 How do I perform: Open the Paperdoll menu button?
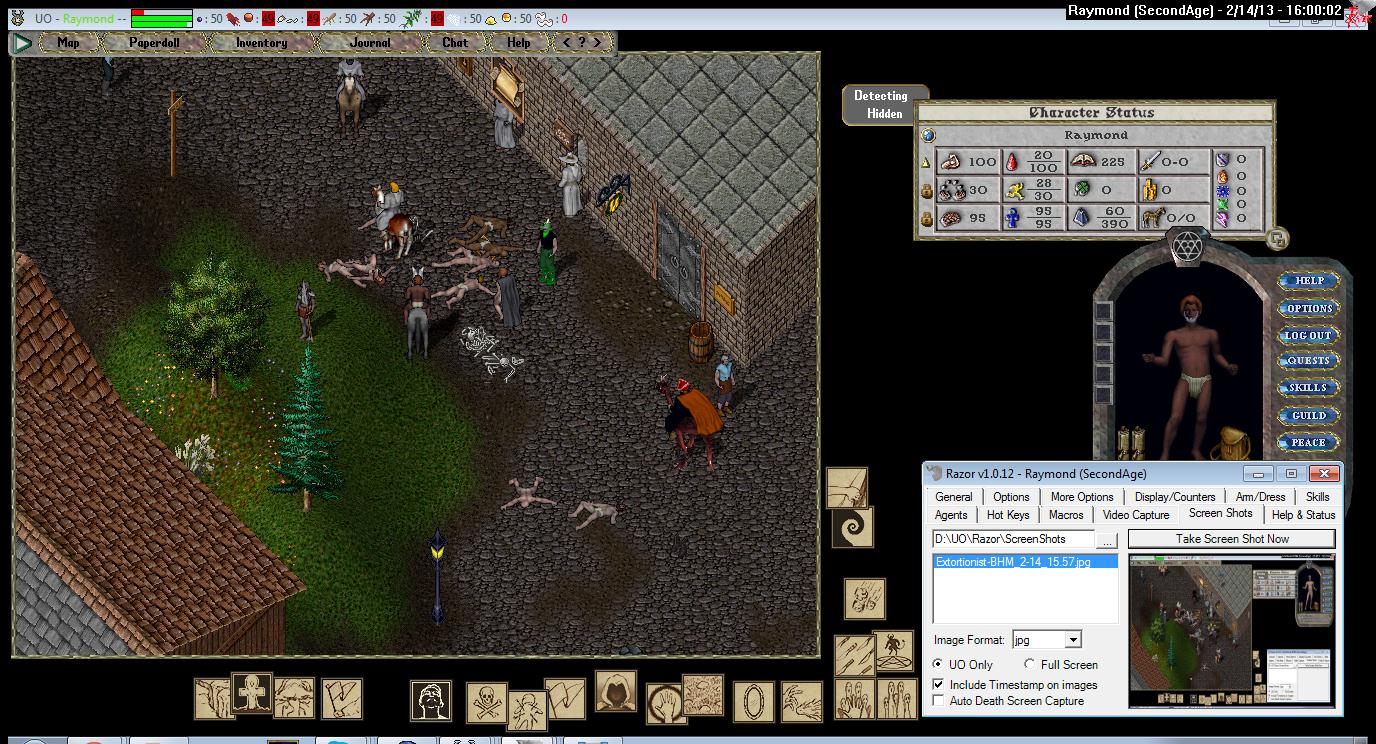click(154, 43)
